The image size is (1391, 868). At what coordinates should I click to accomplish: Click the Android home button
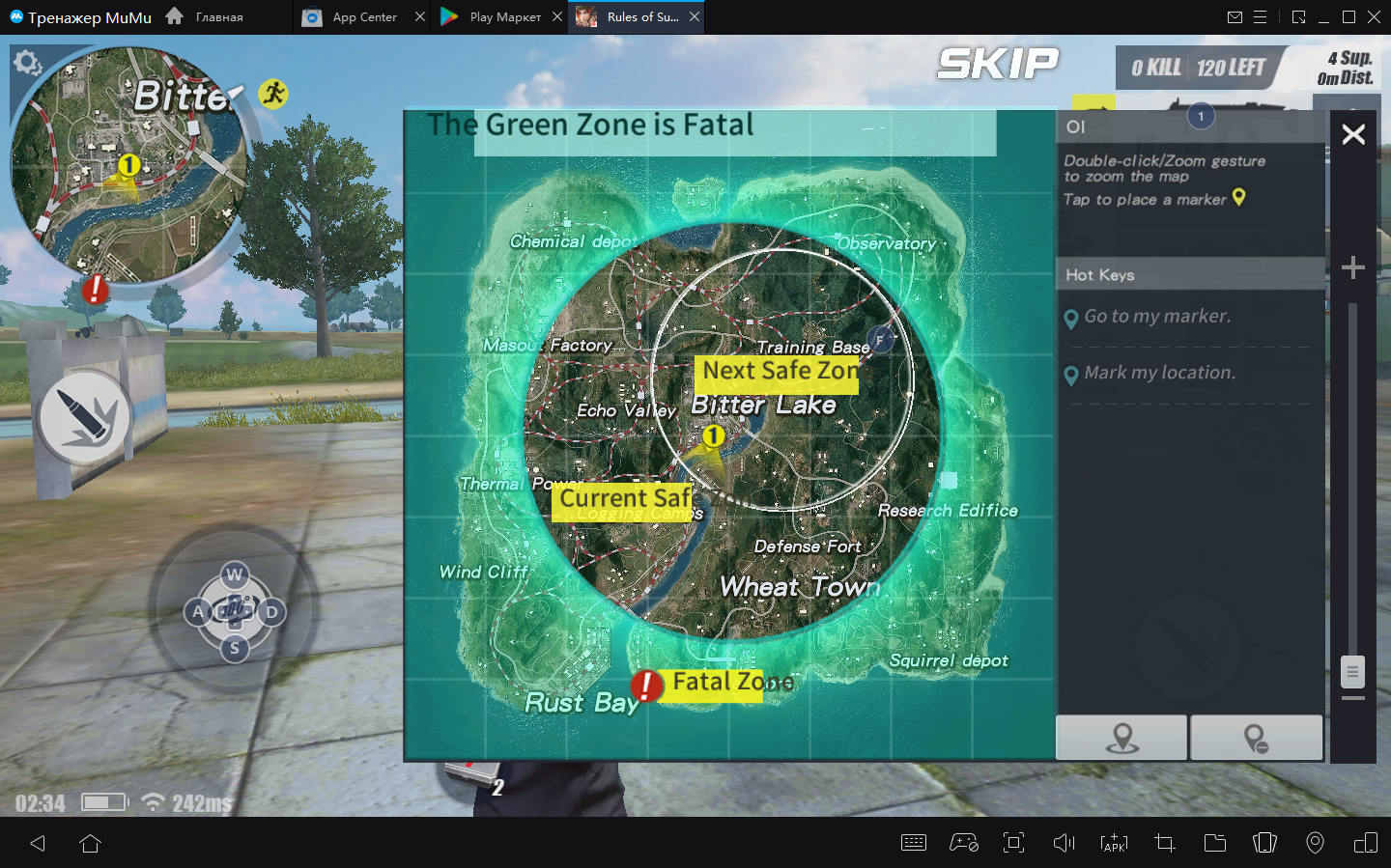[91, 844]
